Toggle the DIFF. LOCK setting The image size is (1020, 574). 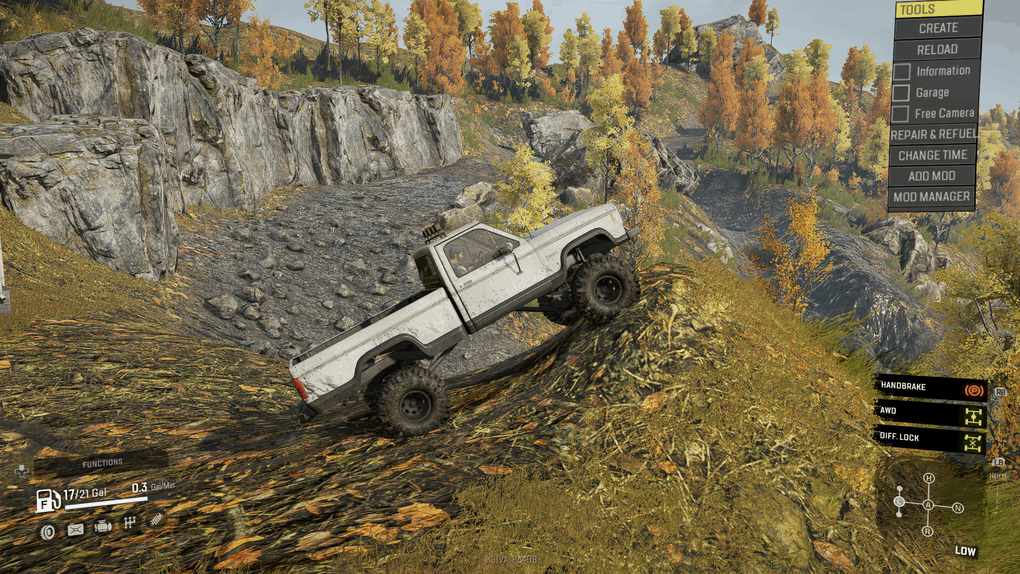[x=930, y=439]
